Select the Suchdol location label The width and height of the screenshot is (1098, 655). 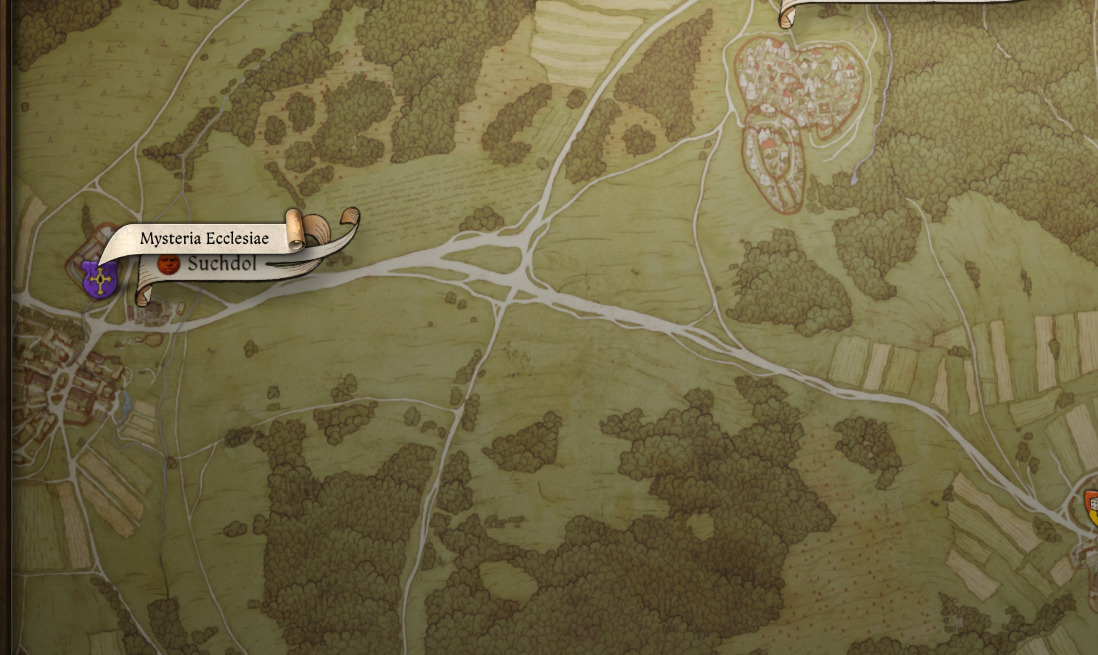click(x=222, y=265)
